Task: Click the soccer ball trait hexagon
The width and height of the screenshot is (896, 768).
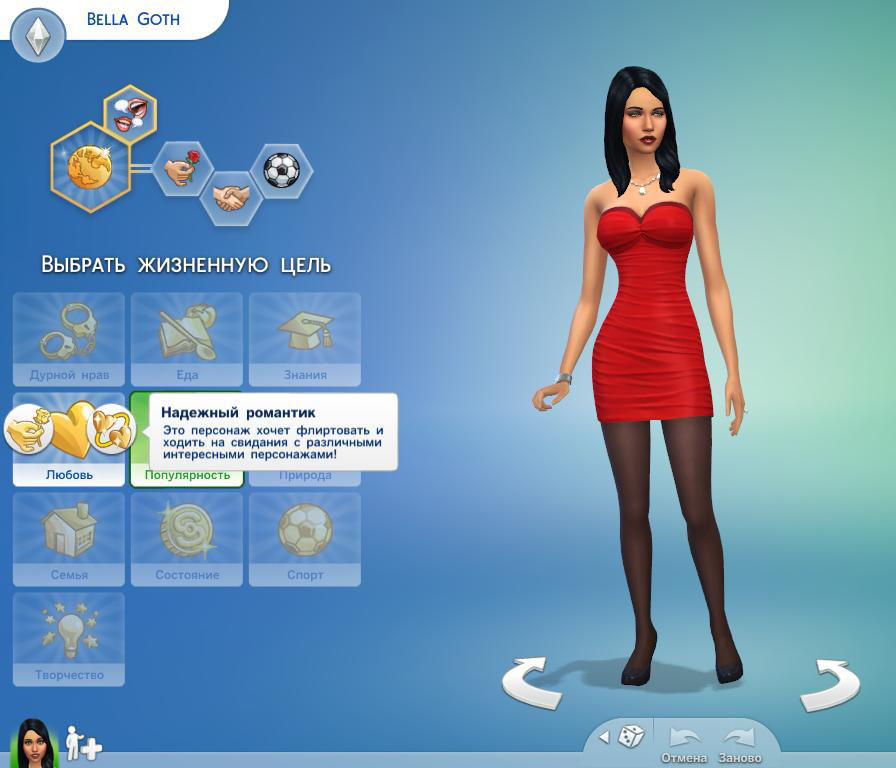Action: (281, 170)
